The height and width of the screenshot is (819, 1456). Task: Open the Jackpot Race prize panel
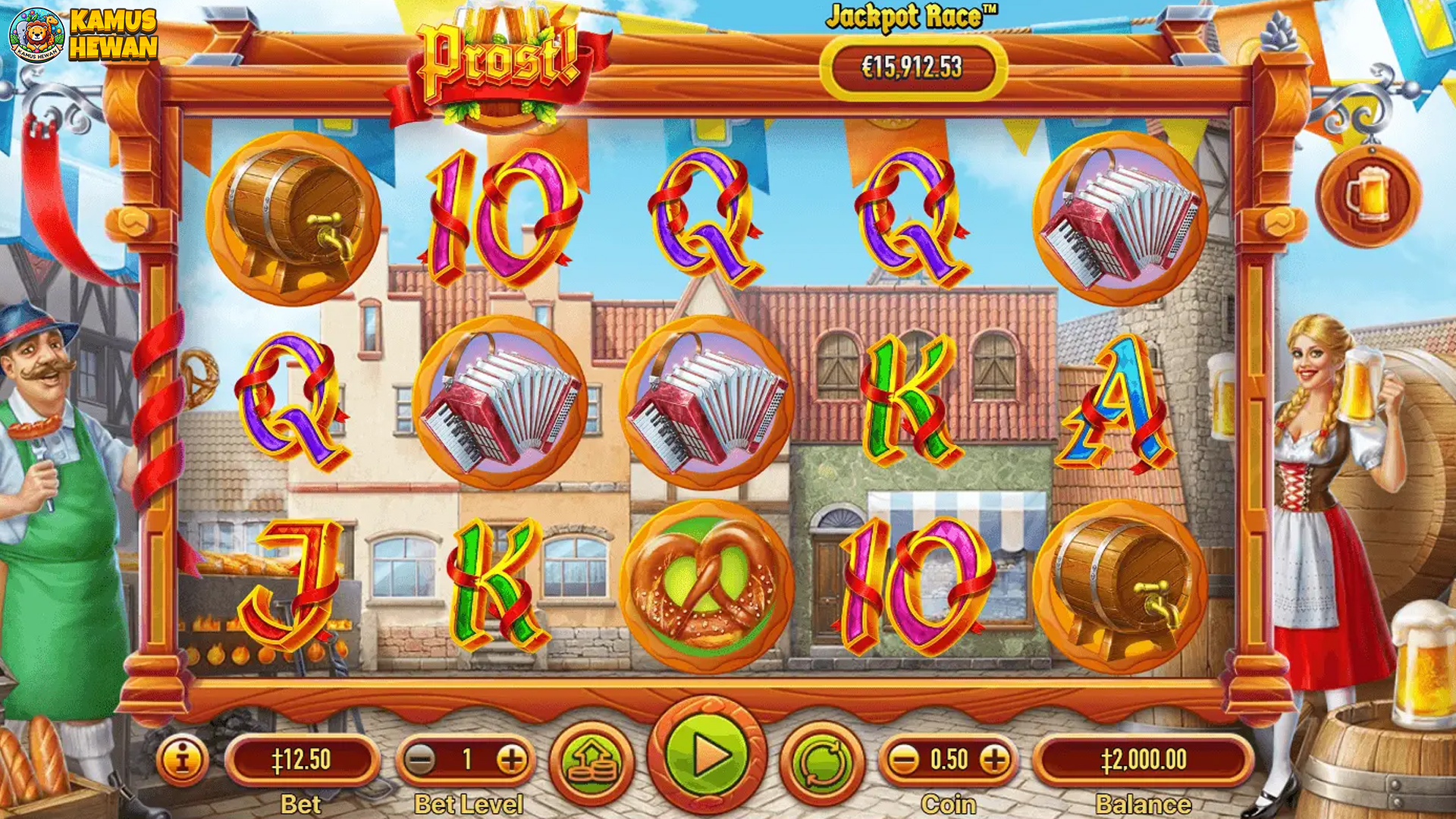click(x=912, y=67)
